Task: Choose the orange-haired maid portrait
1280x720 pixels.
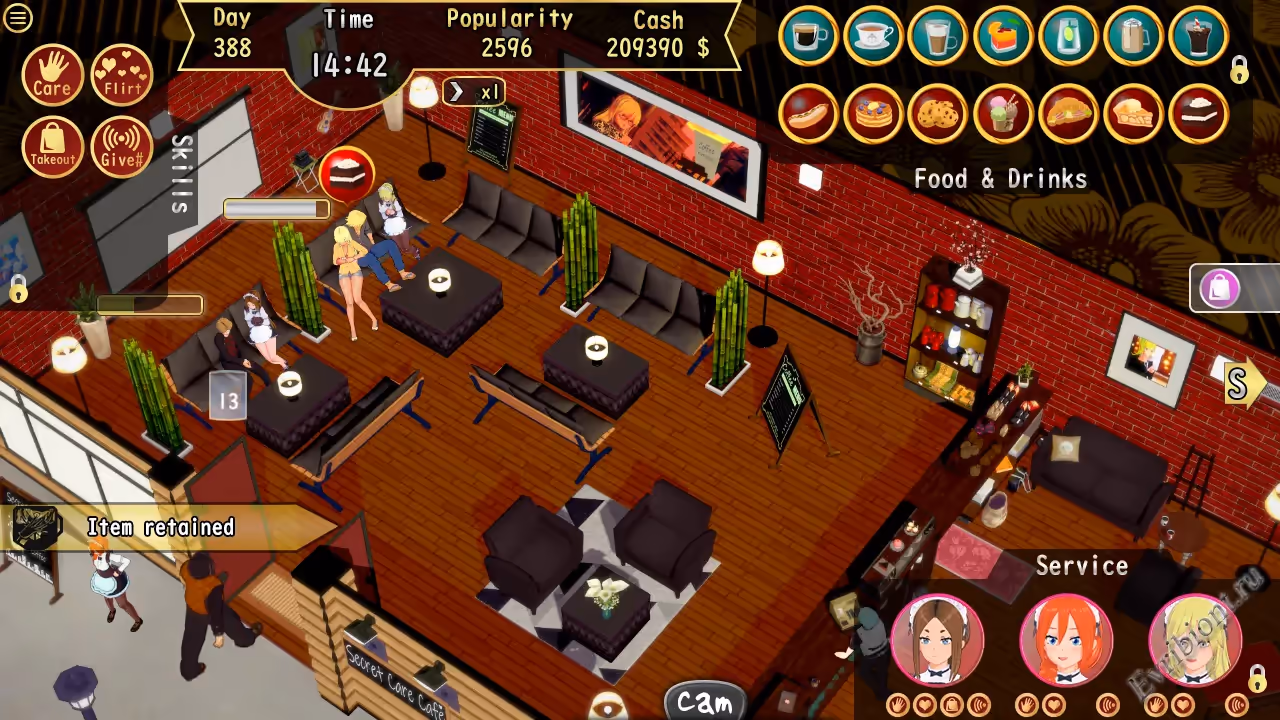Action: click(x=1066, y=640)
